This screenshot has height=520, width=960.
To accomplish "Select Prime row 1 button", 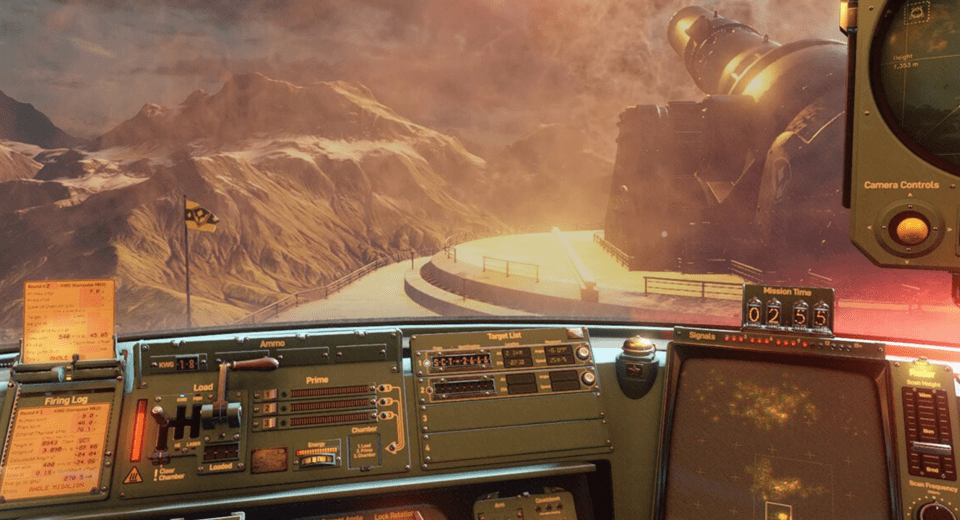I will pos(269,394).
